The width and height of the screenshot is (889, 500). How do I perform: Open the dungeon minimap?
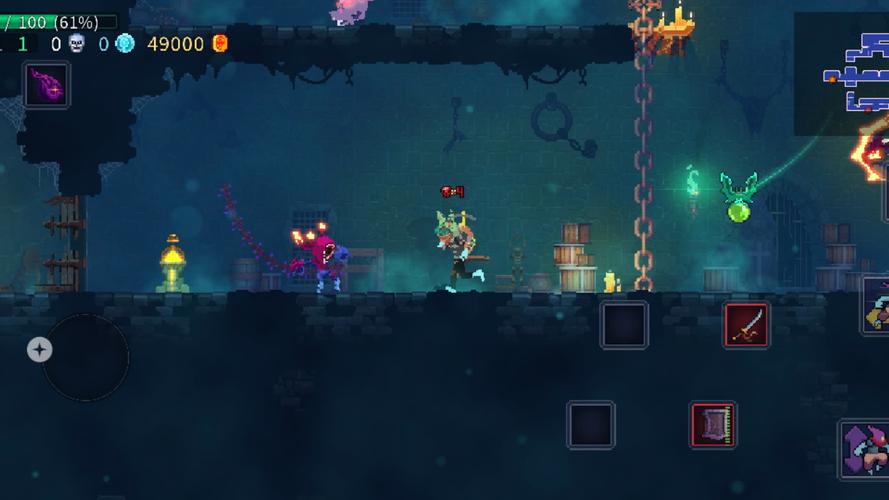click(x=843, y=74)
